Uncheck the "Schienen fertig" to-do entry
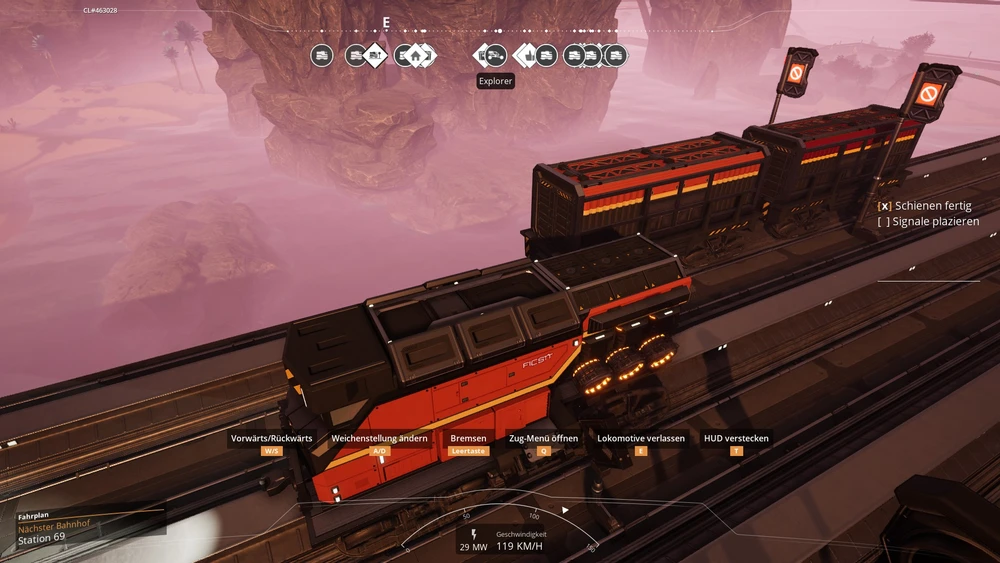 [884, 205]
